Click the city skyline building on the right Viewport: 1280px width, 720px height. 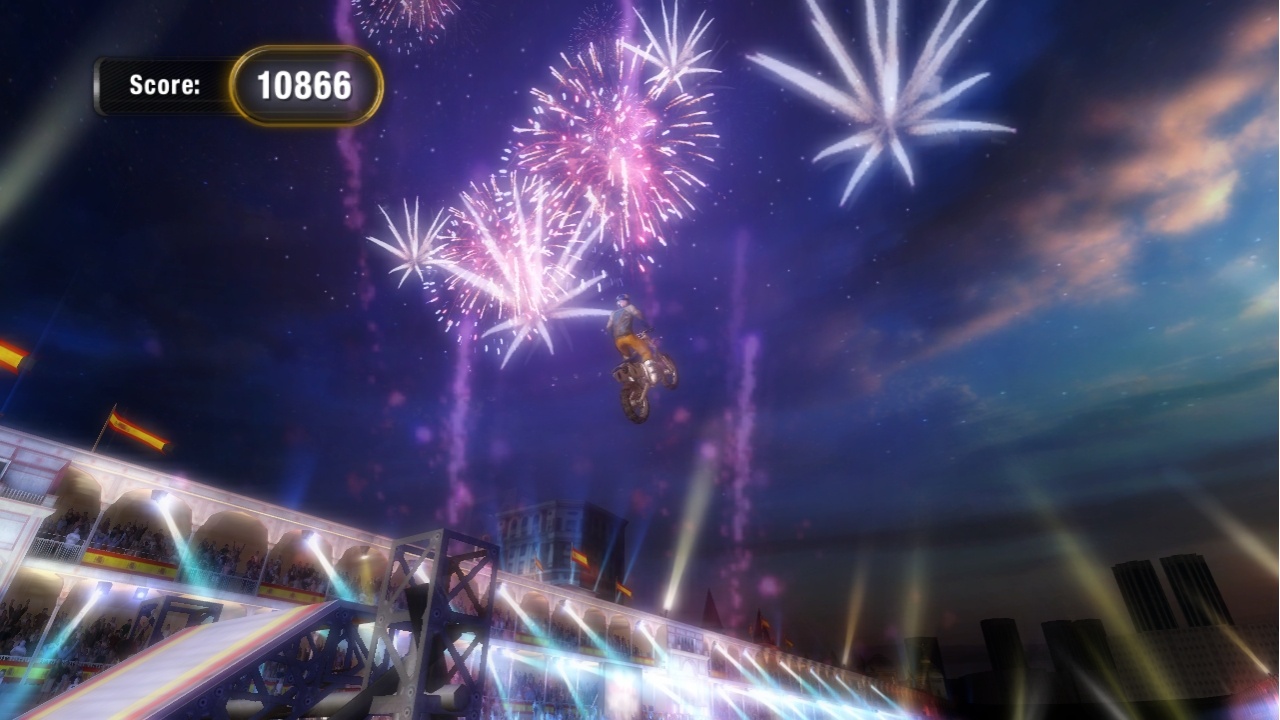coord(1140,590)
